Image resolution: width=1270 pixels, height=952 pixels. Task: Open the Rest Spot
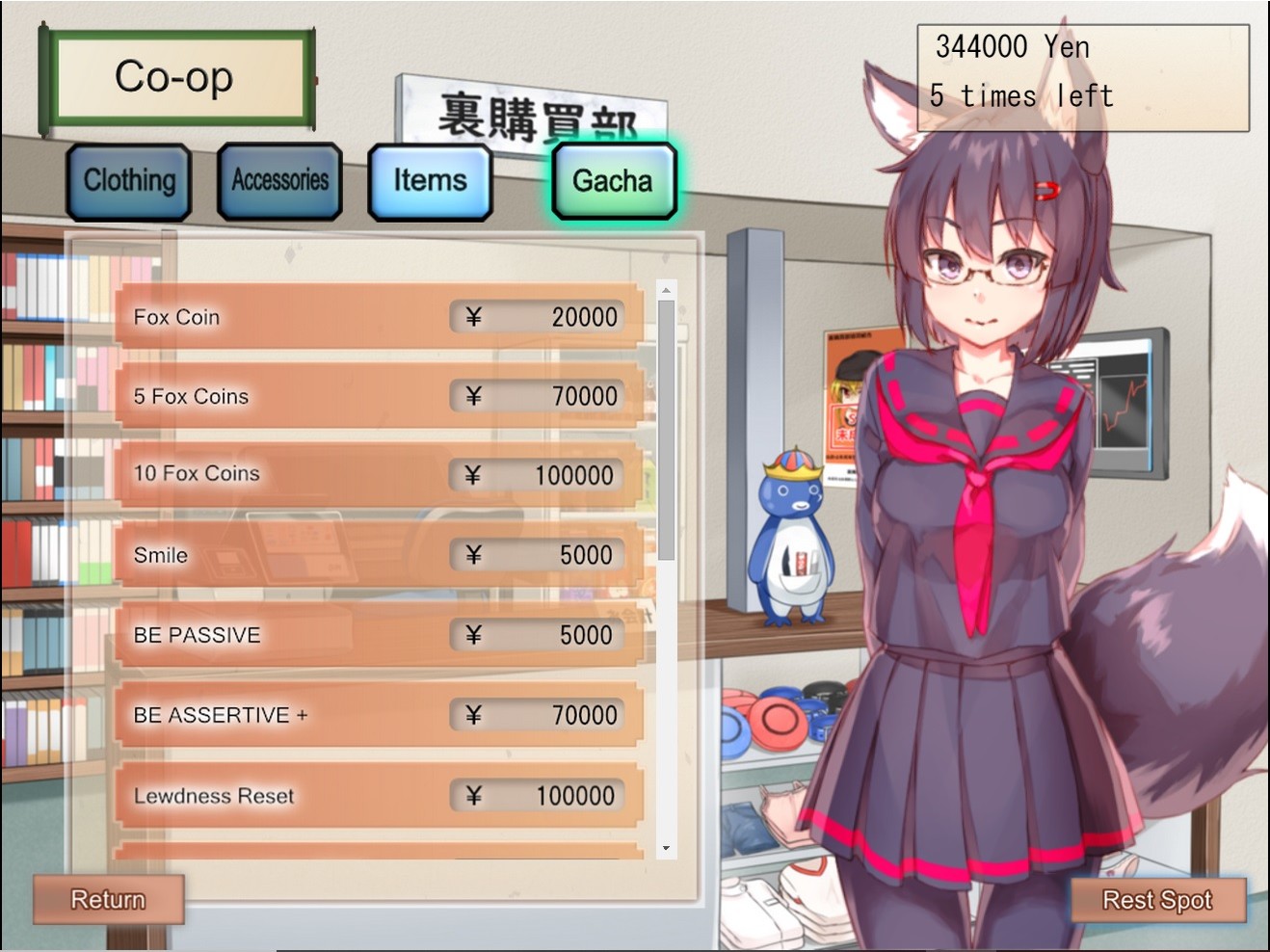pos(1157,899)
